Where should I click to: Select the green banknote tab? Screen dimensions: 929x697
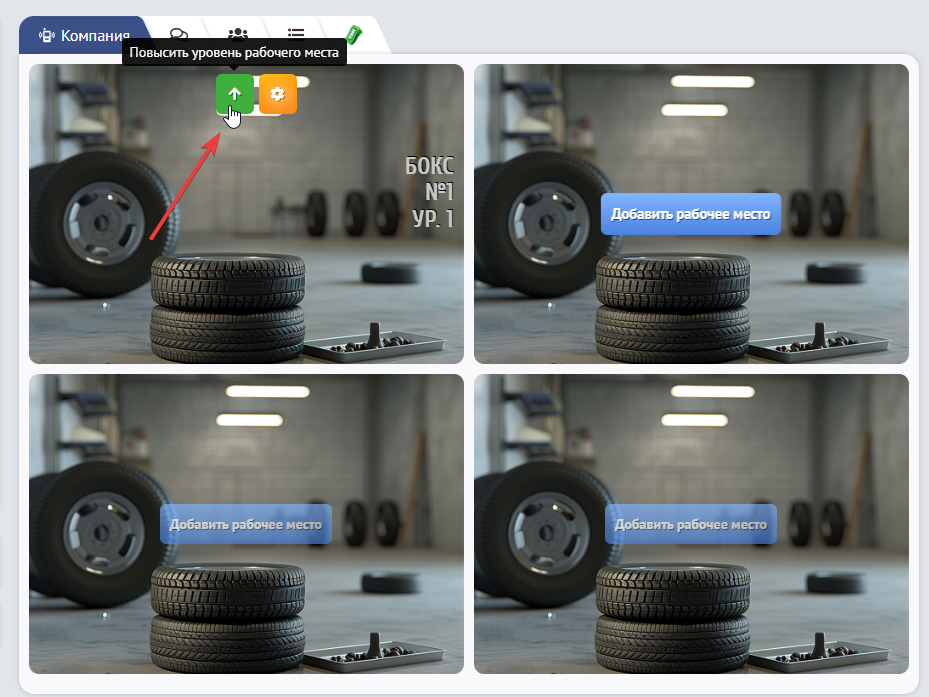tap(353, 37)
